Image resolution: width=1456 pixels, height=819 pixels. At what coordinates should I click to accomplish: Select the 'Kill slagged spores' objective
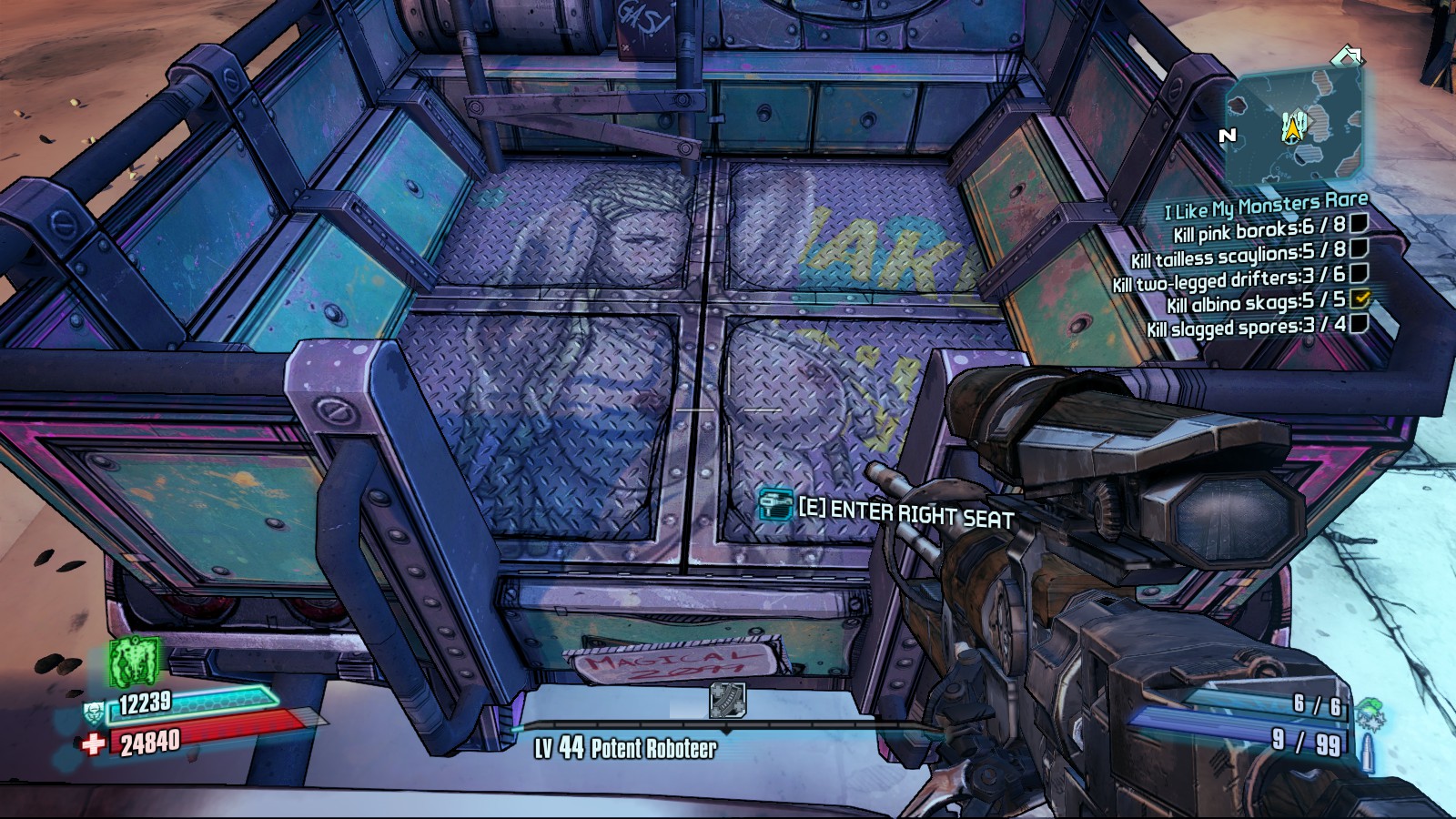[x=1245, y=326]
